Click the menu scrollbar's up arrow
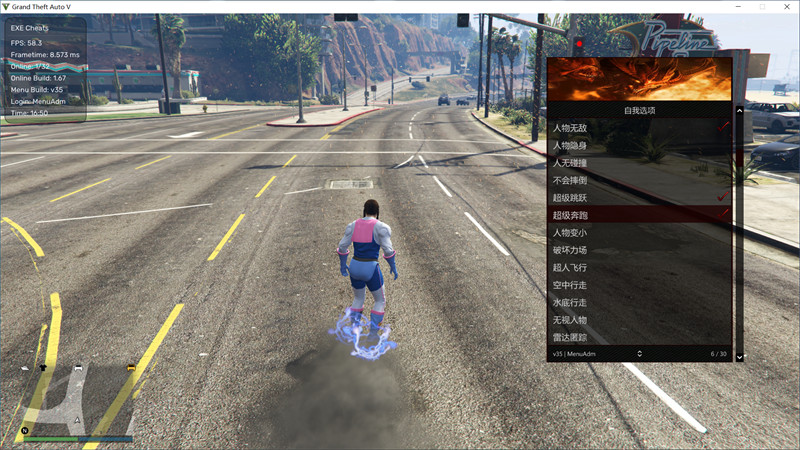 (x=740, y=112)
